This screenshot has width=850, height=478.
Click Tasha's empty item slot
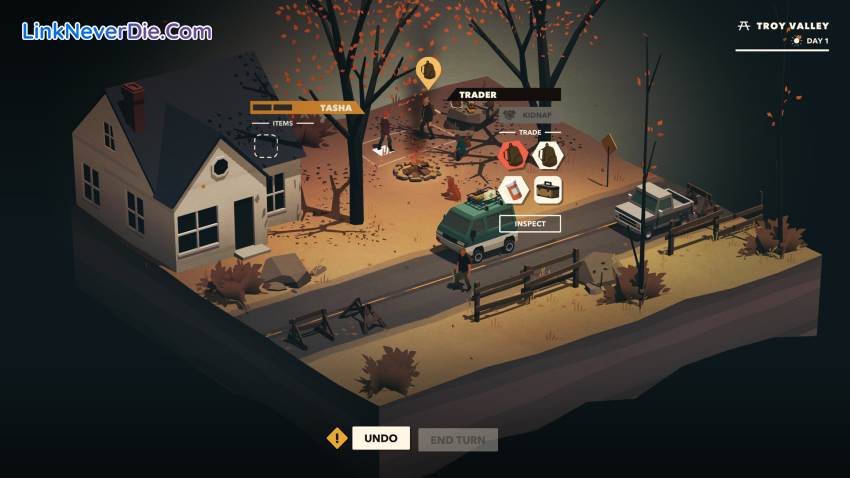pyautogui.click(x=266, y=147)
